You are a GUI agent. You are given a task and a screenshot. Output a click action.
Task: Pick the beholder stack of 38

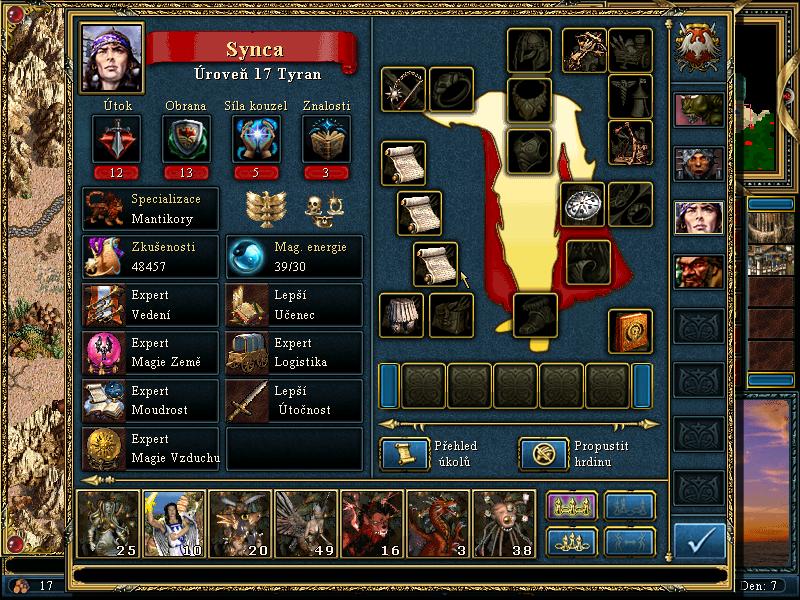click(503, 522)
